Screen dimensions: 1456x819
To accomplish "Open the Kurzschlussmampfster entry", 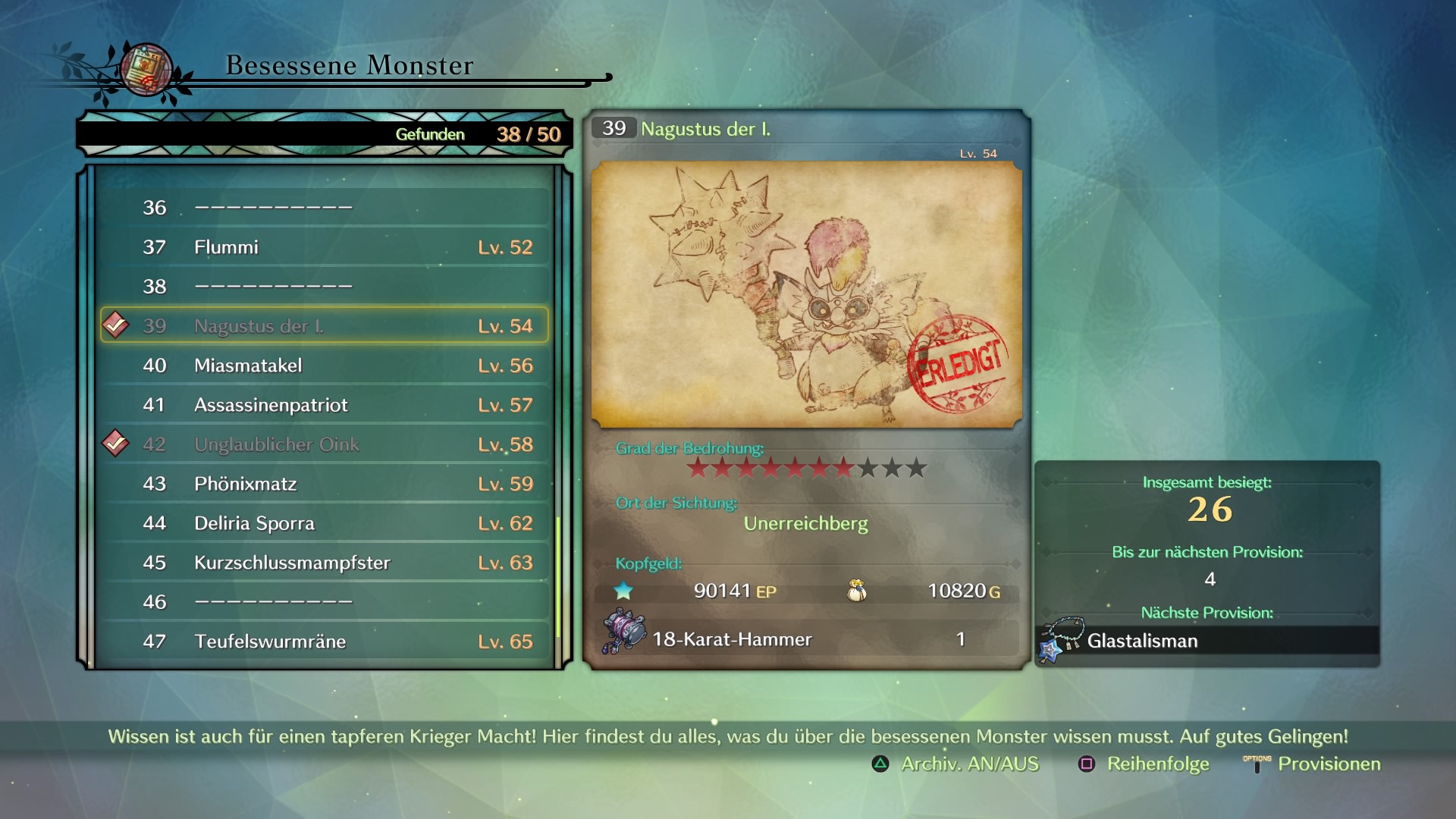I will coord(325,563).
